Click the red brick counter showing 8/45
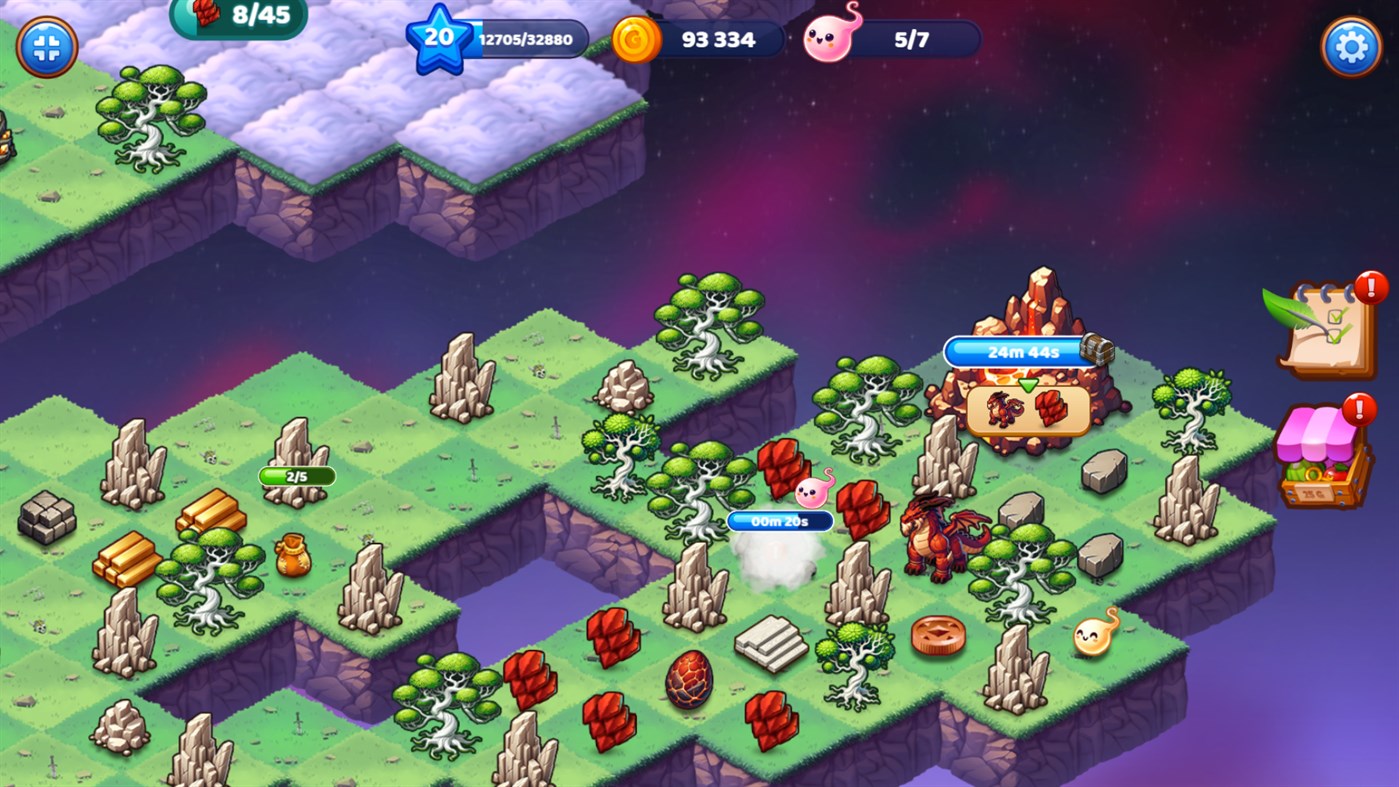Image resolution: width=1399 pixels, height=787 pixels. [x=240, y=17]
